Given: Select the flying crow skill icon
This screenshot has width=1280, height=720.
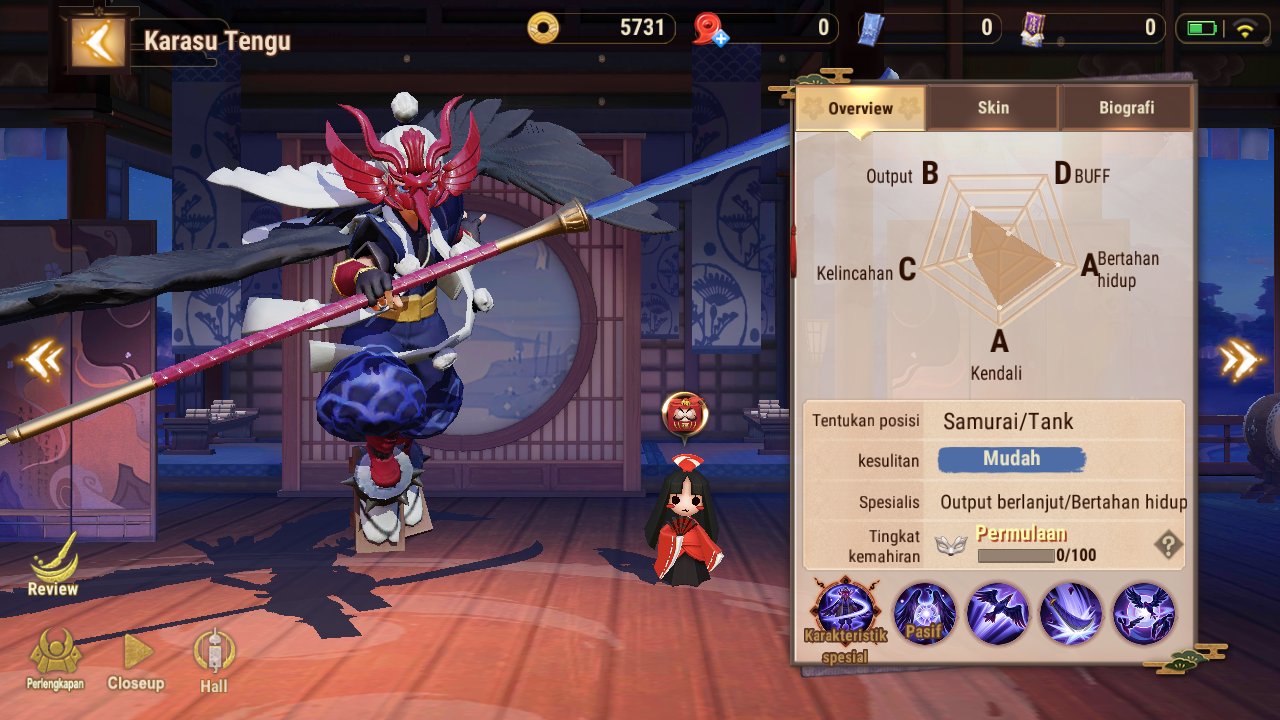Looking at the screenshot, I should coord(997,613).
